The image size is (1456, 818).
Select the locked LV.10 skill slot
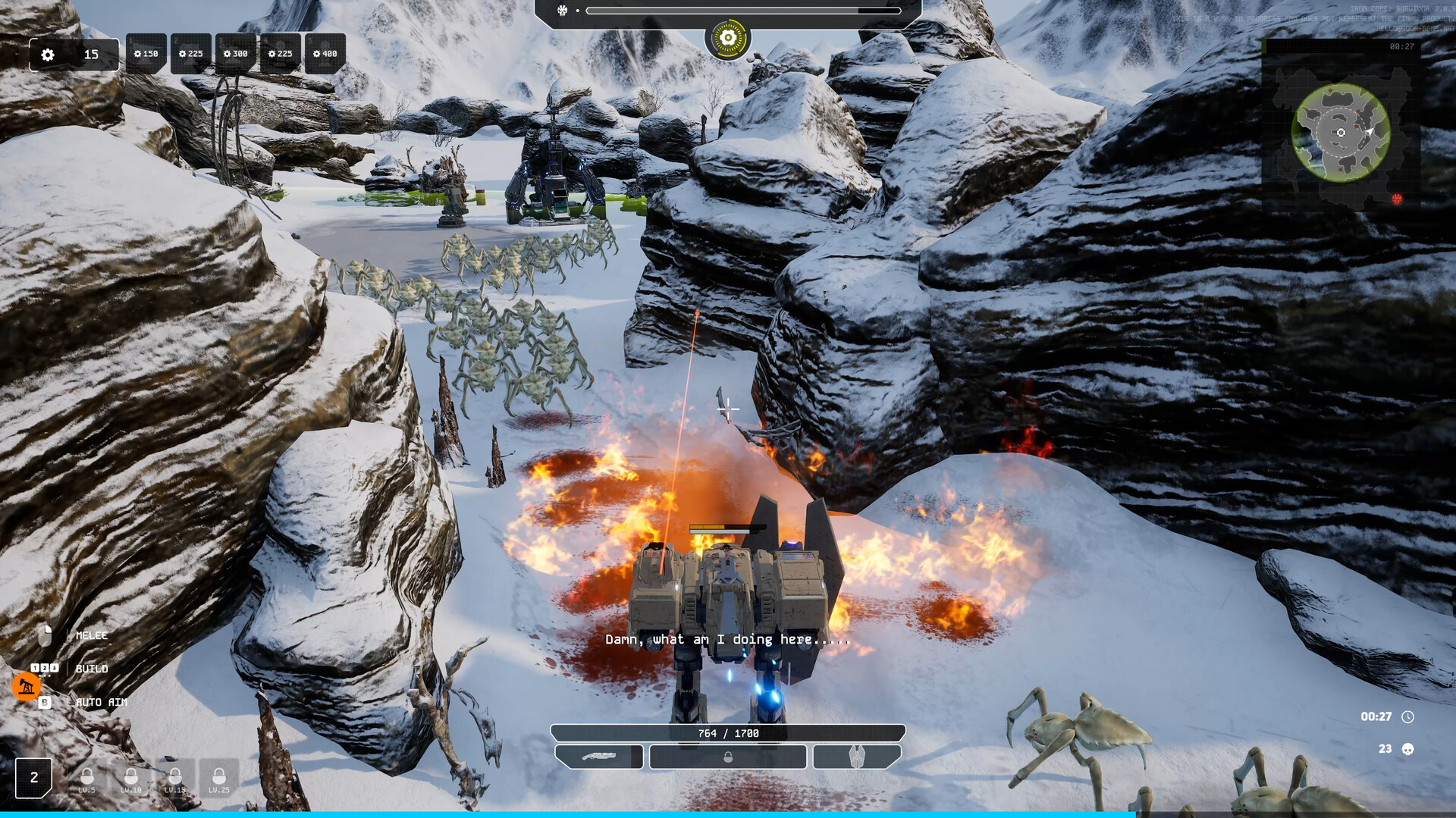[131, 779]
